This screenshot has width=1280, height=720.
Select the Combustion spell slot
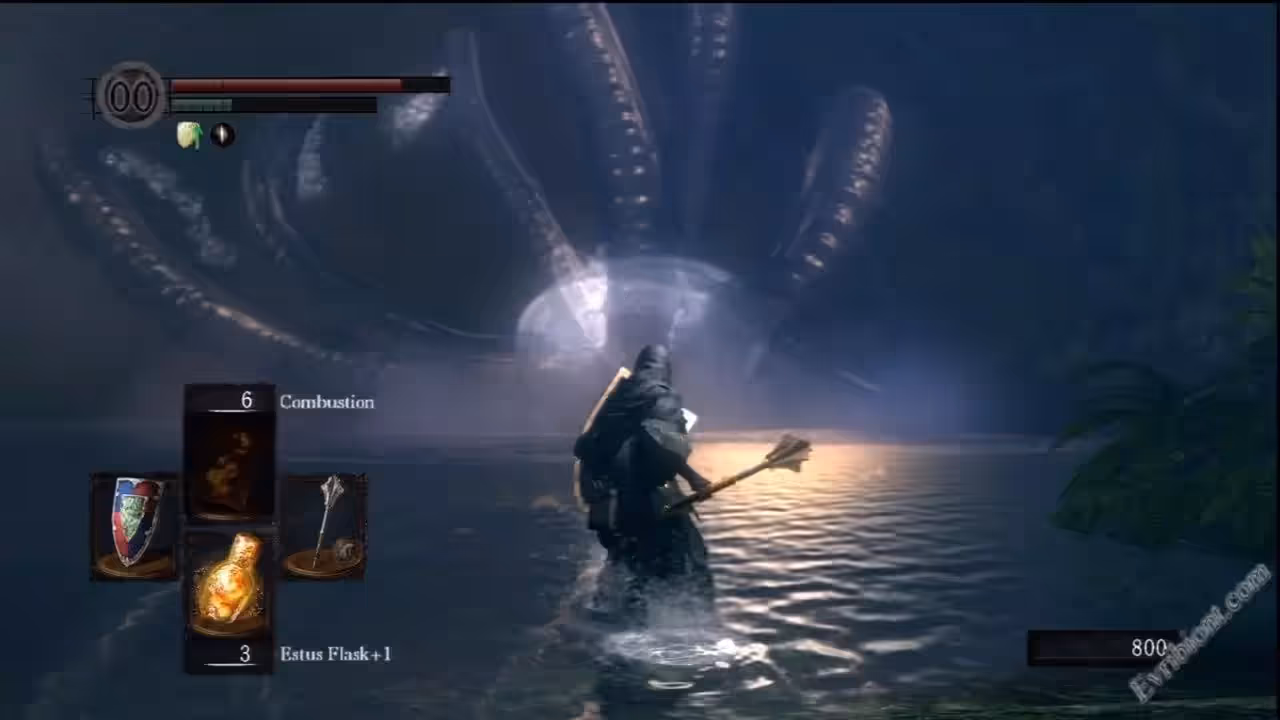(230, 465)
